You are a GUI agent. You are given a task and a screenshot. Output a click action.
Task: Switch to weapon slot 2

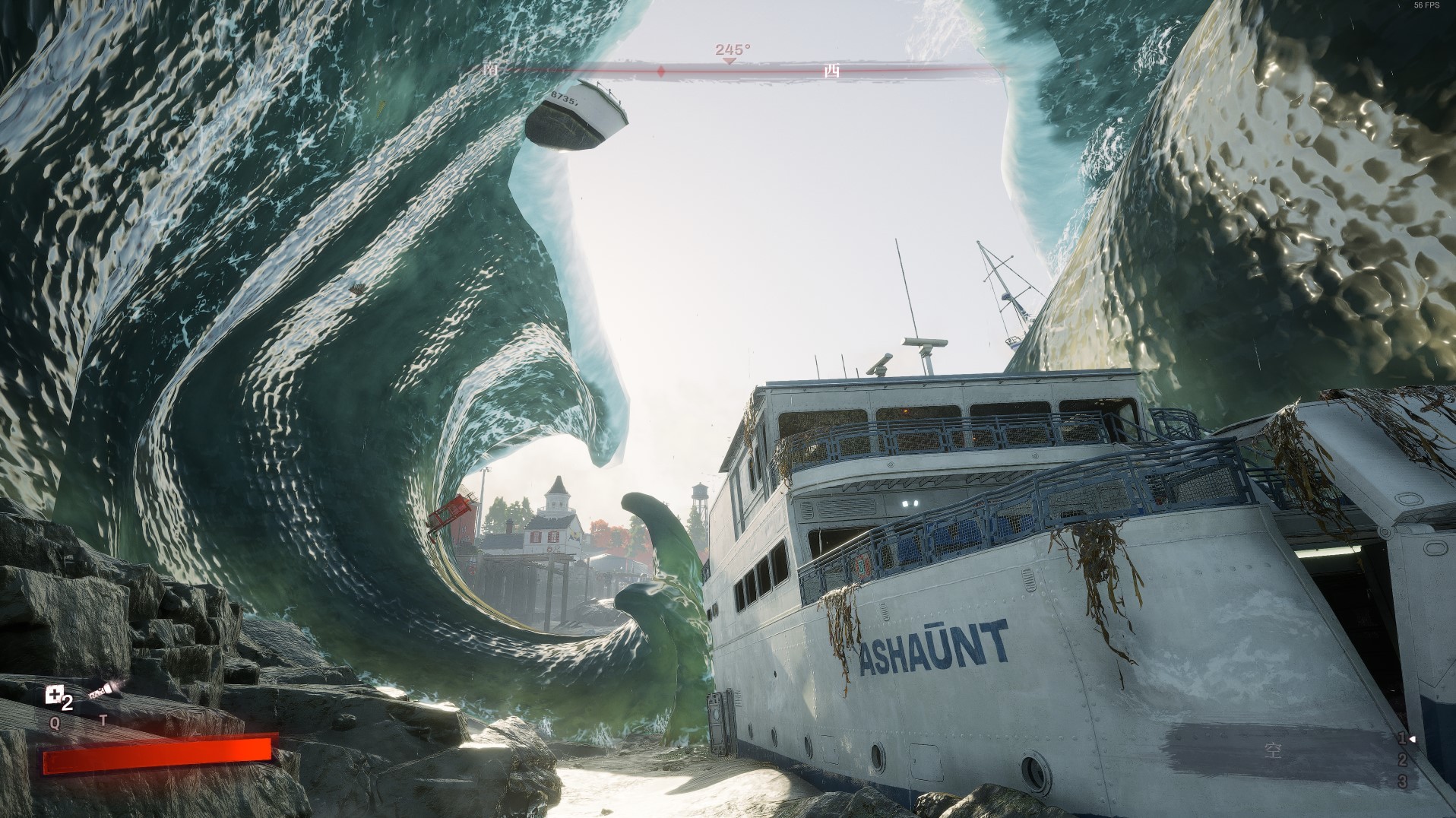(1402, 759)
